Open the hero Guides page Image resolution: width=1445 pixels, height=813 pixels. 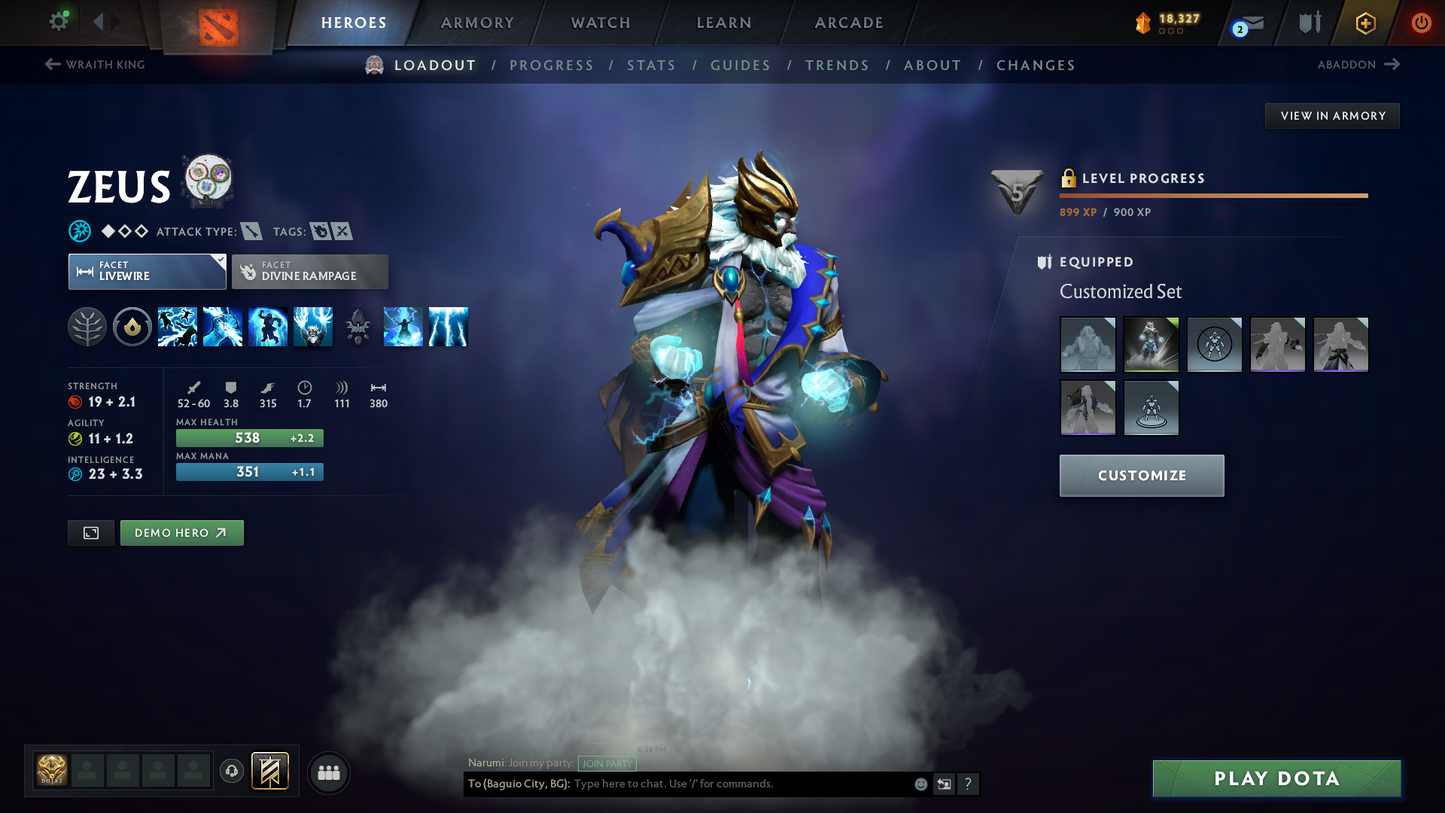(740, 65)
